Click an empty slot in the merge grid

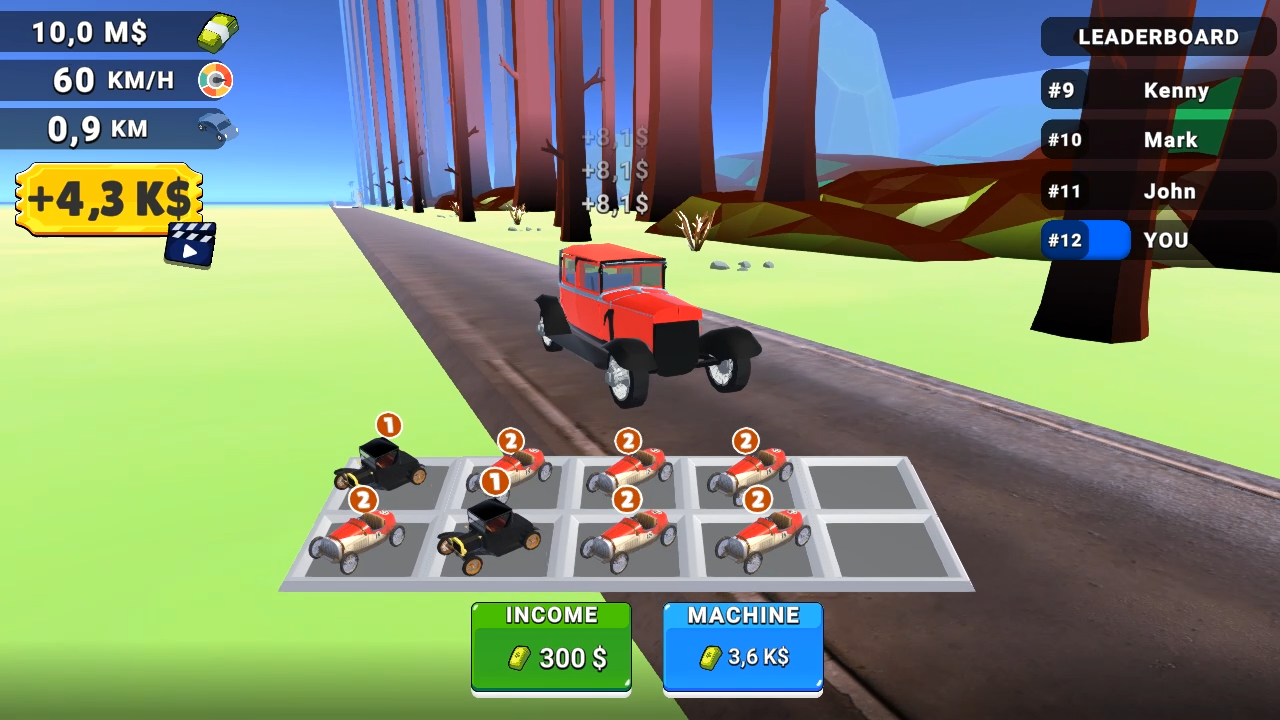860,485
